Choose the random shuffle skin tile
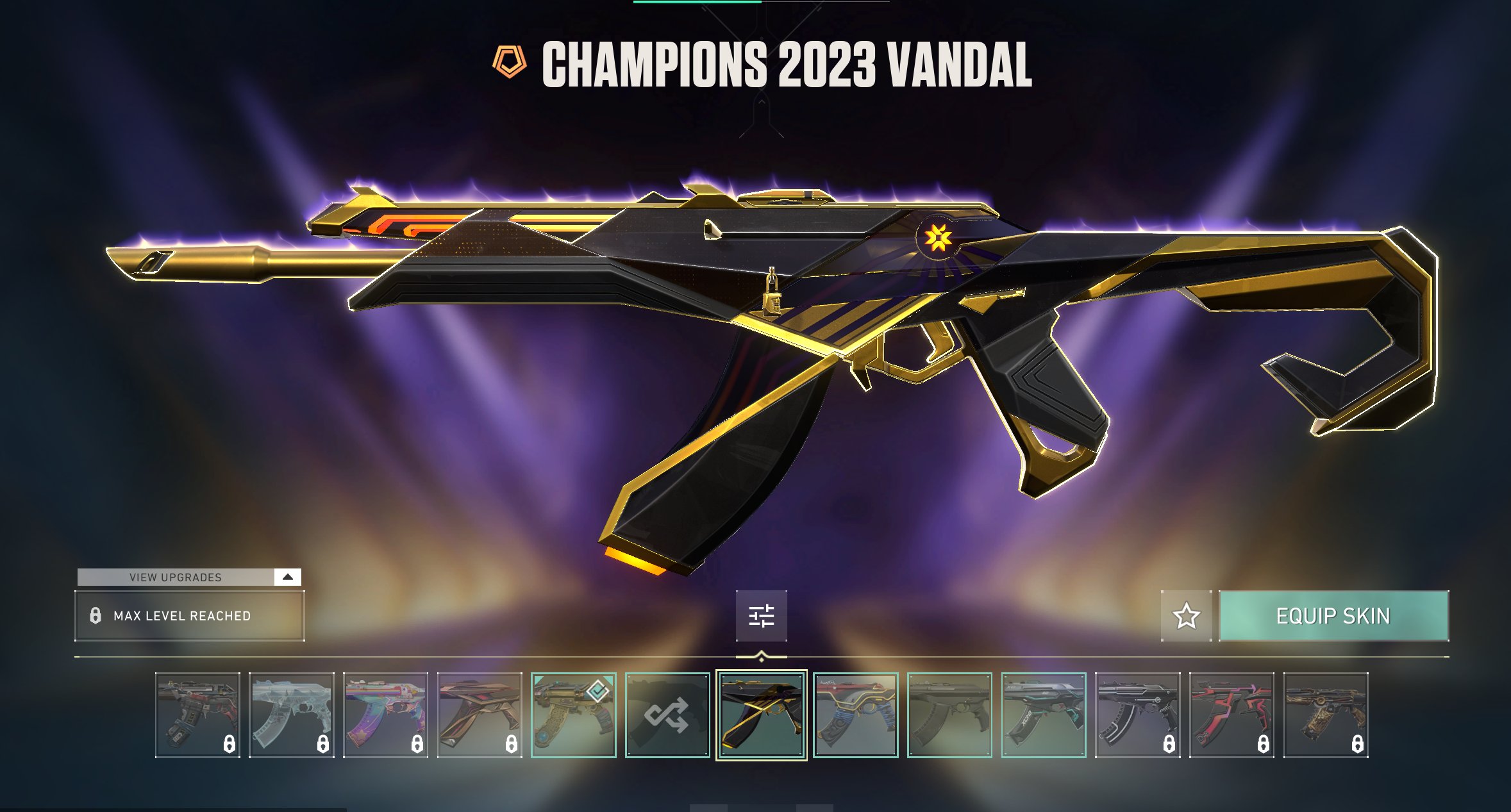Viewport: 1511px width, 812px height. point(667,715)
